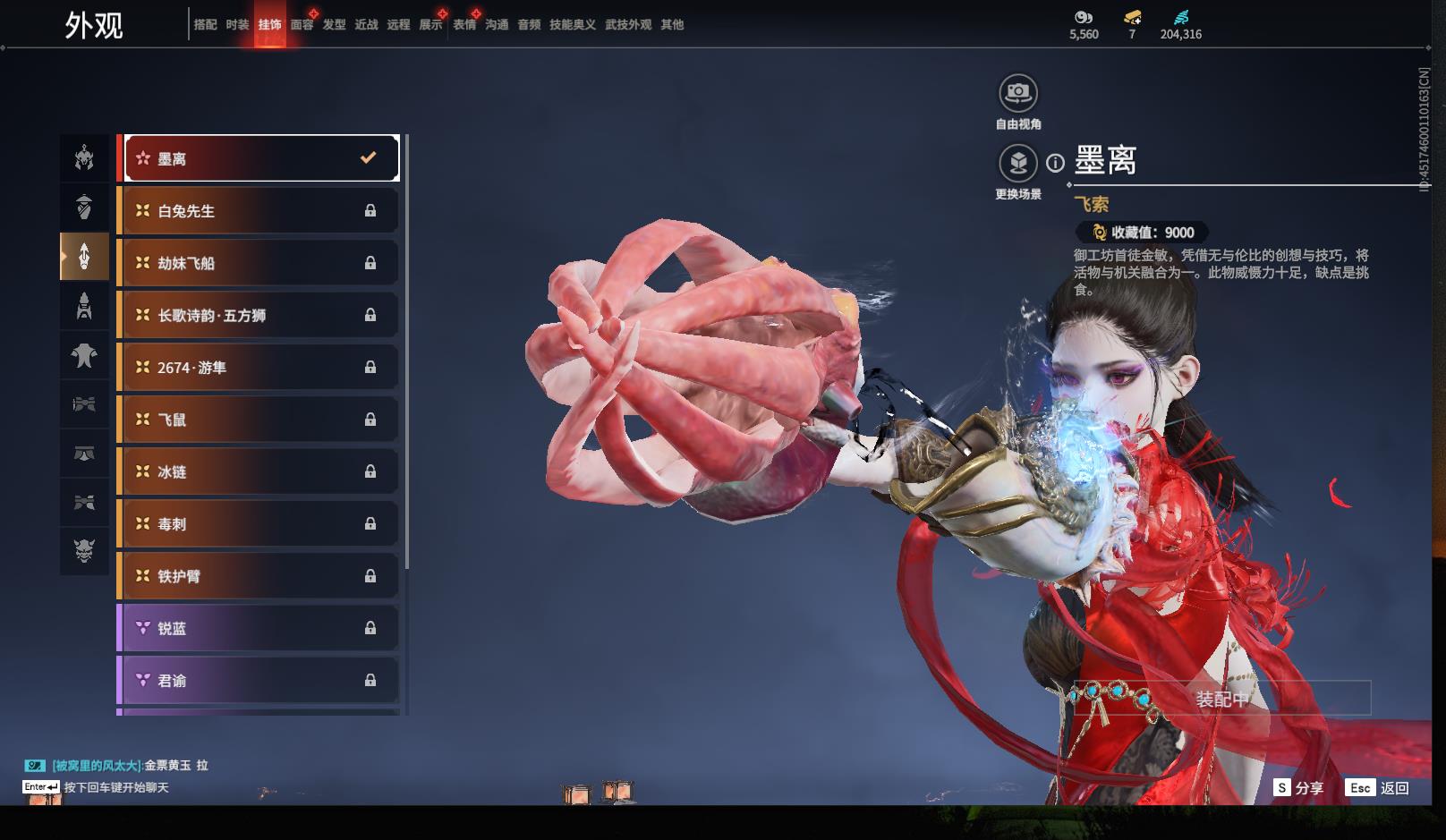Select the 白兔先生 accessory
The width and height of the screenshot is (1446, 840).
[x=259, y=211]
